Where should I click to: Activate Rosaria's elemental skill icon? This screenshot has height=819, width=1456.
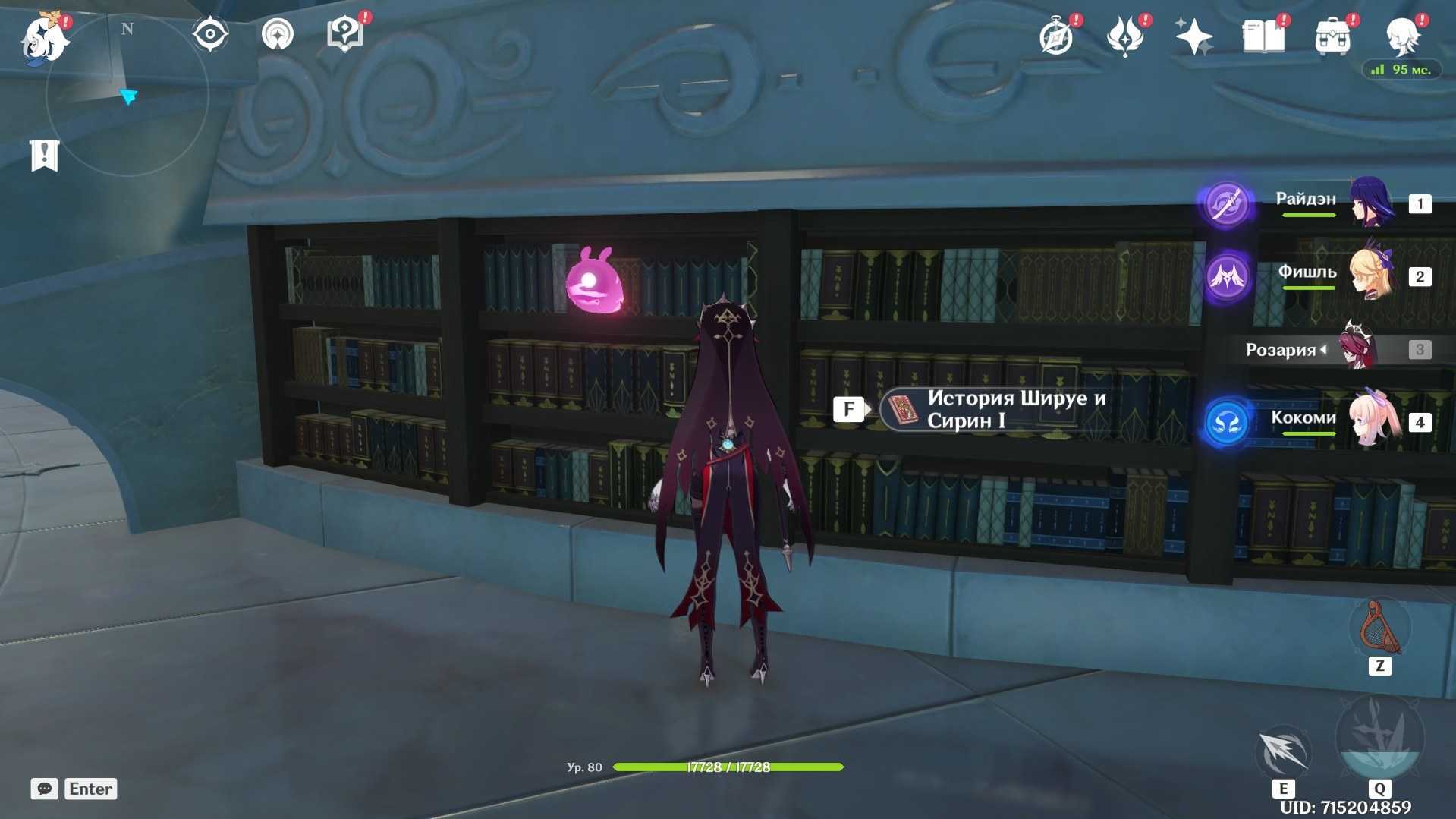click(1283, 751)
